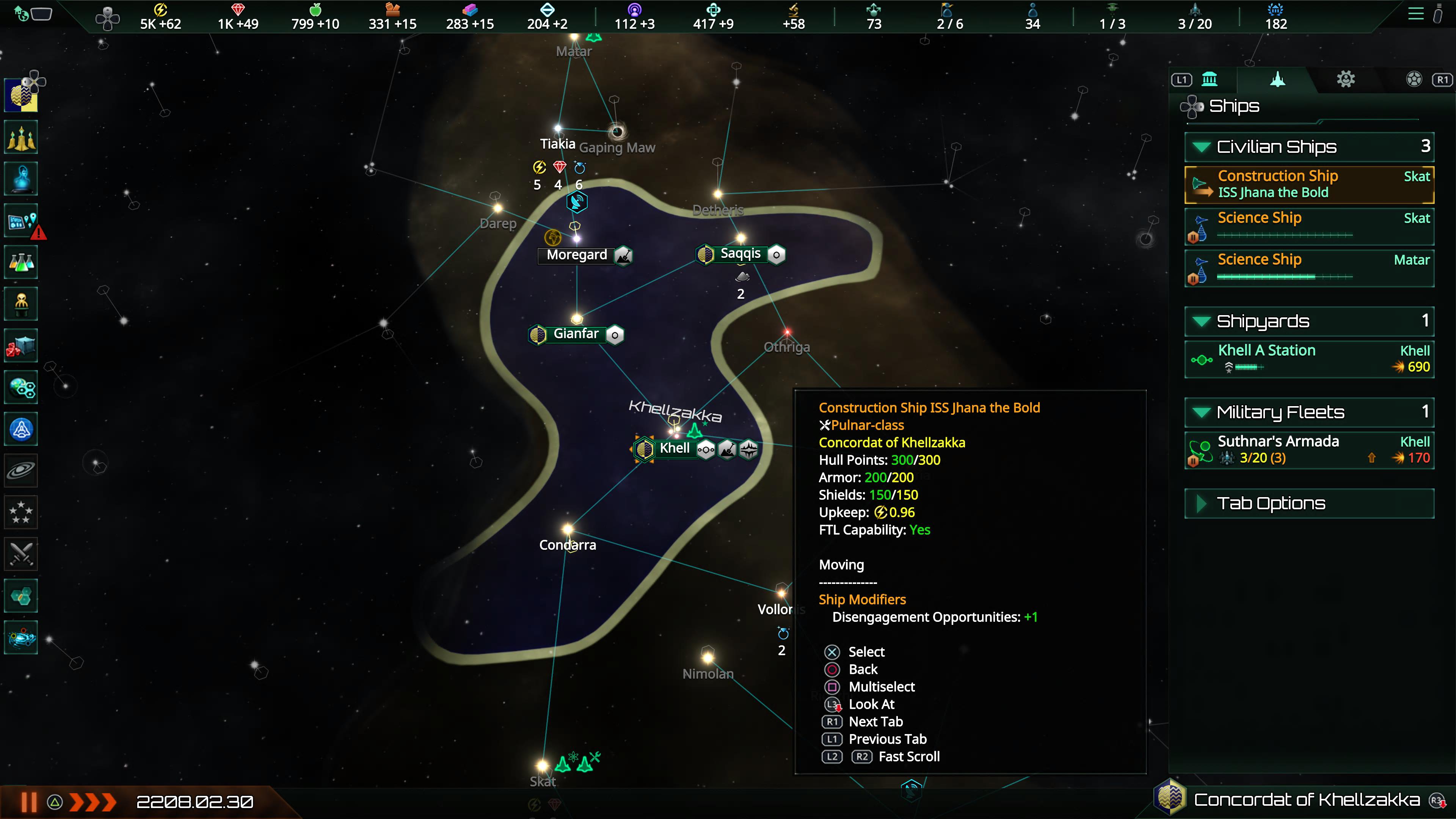Open the hamburger menu in top-right corner
The width and height of the screenshot is (1456, 819).
[1415, 14]
